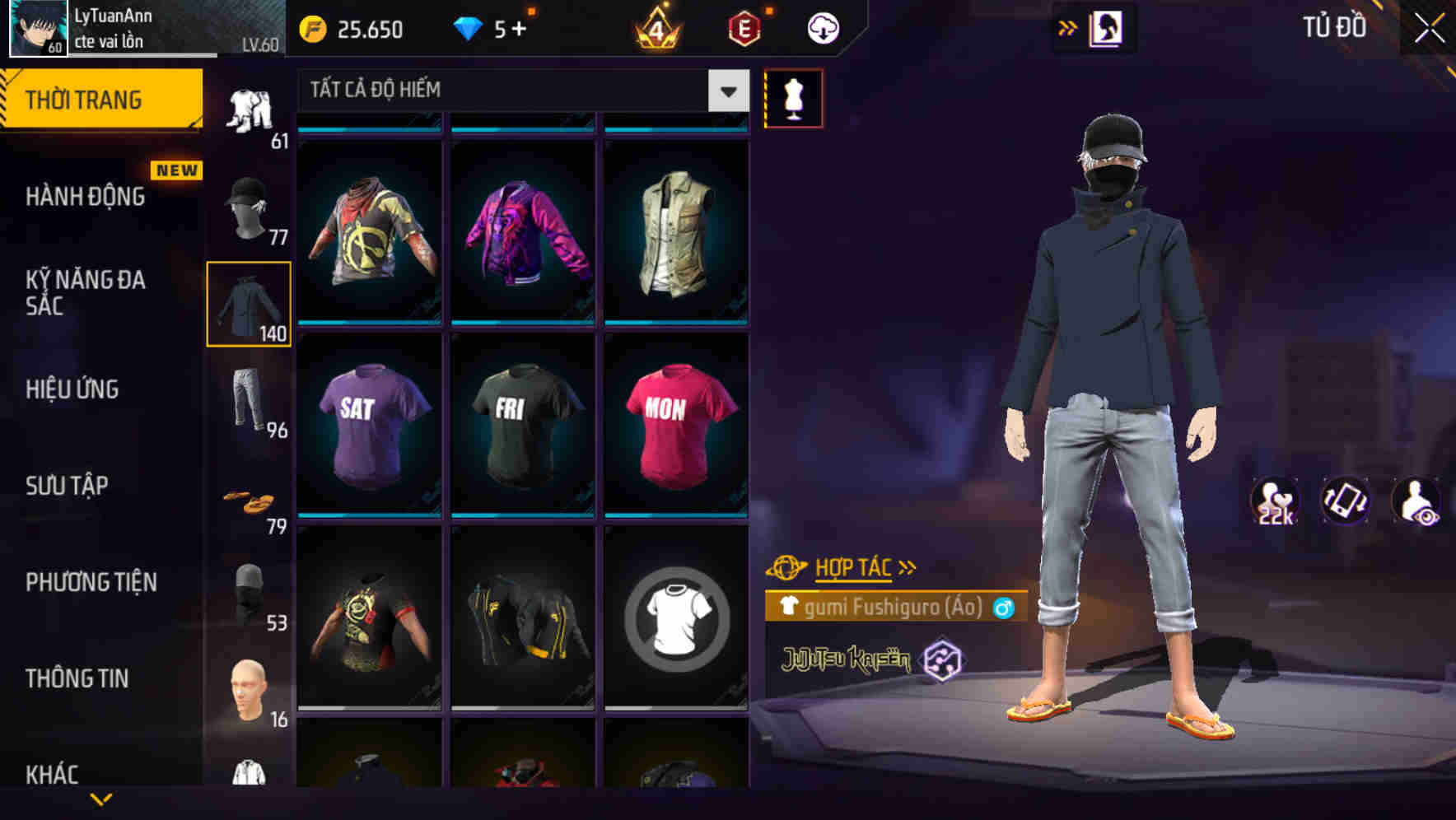Switch to the HÀNH ĐỘNG tab
The height and width of the screenshot is (820, 1456).
tap(86, 198)
